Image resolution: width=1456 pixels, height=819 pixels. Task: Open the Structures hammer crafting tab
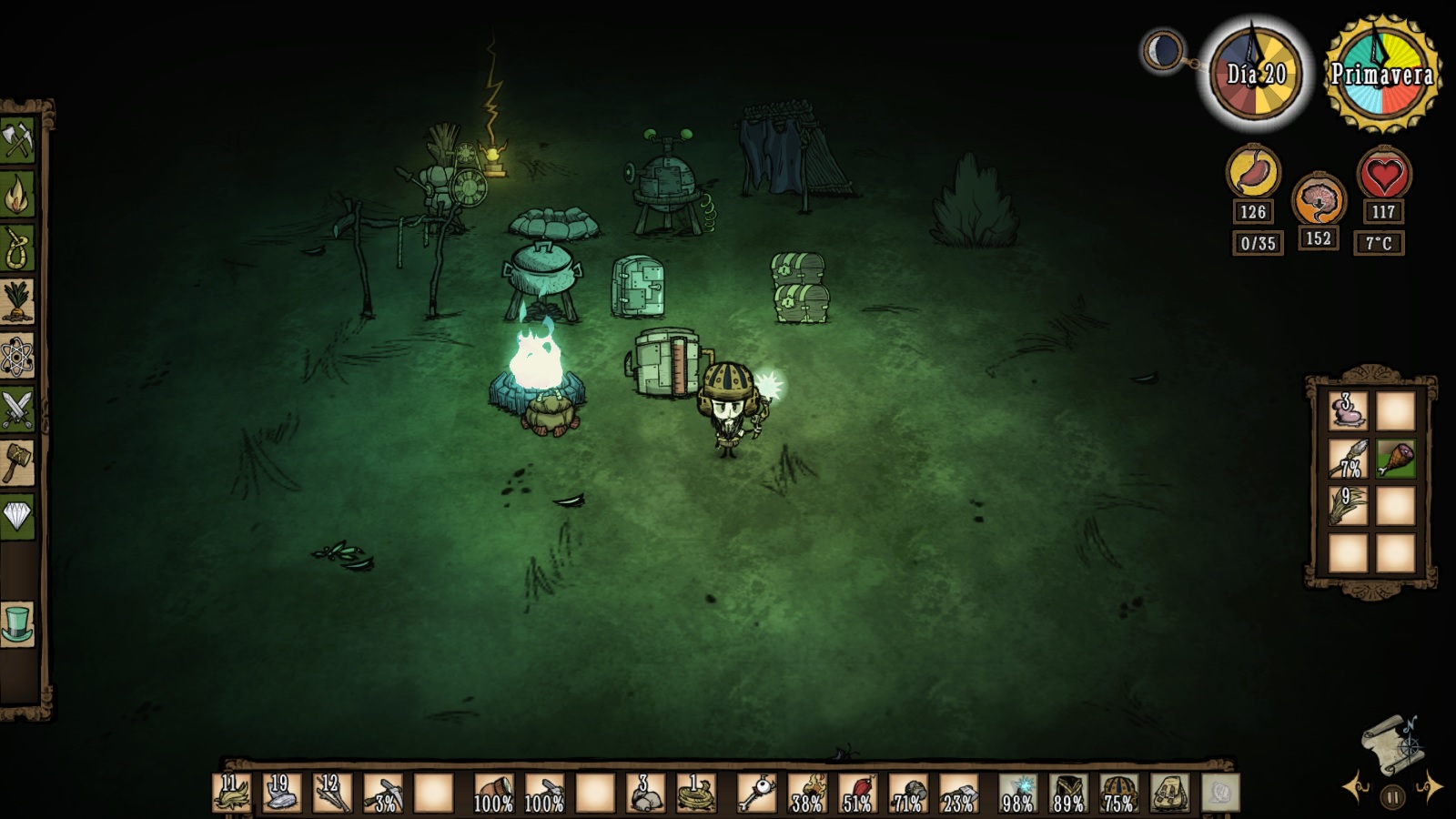[x=17, y=462]
